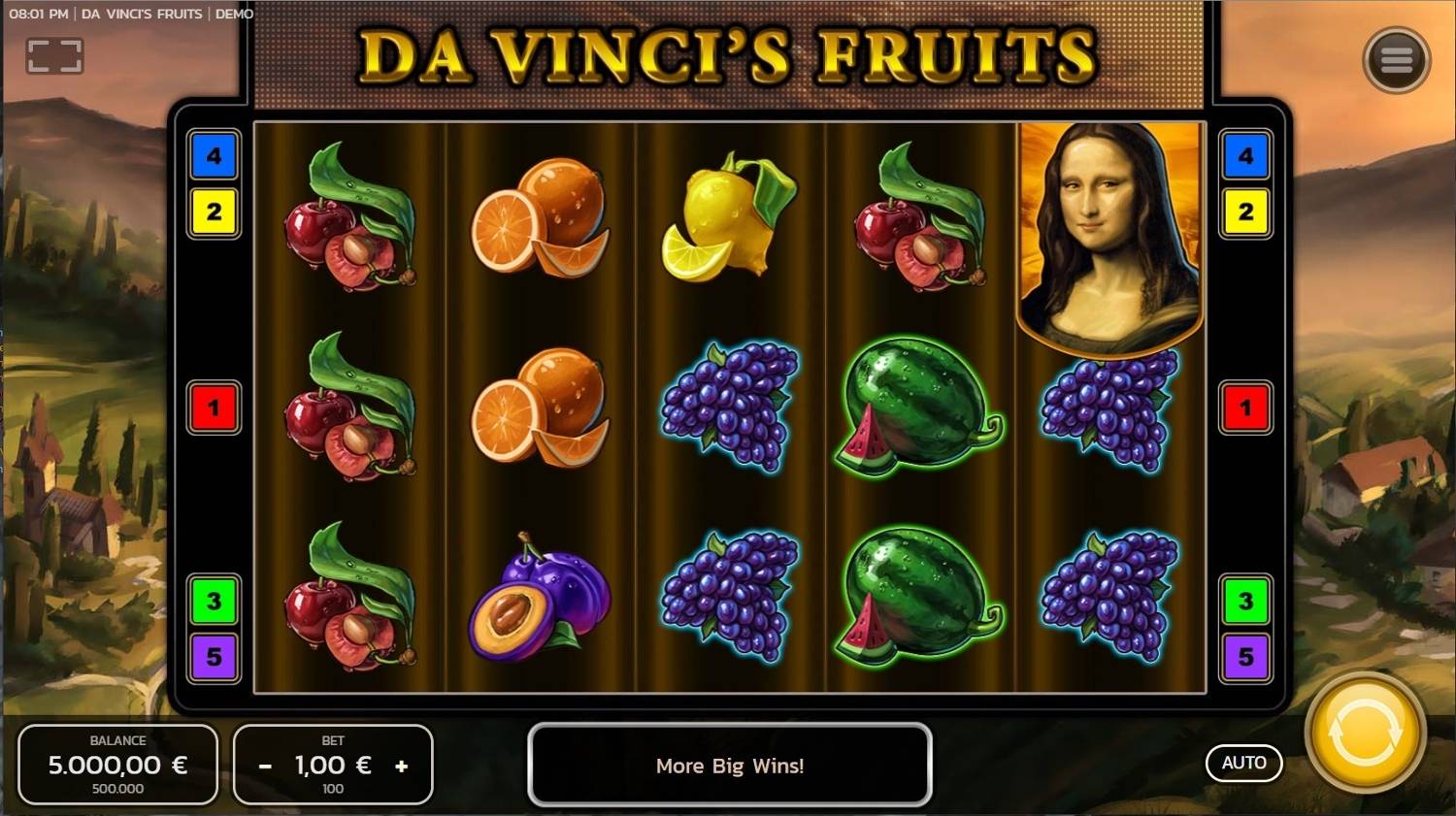Click the Balance display panel
The width and height of the screenshot is (1456, 816).
[x=118, y=765]
